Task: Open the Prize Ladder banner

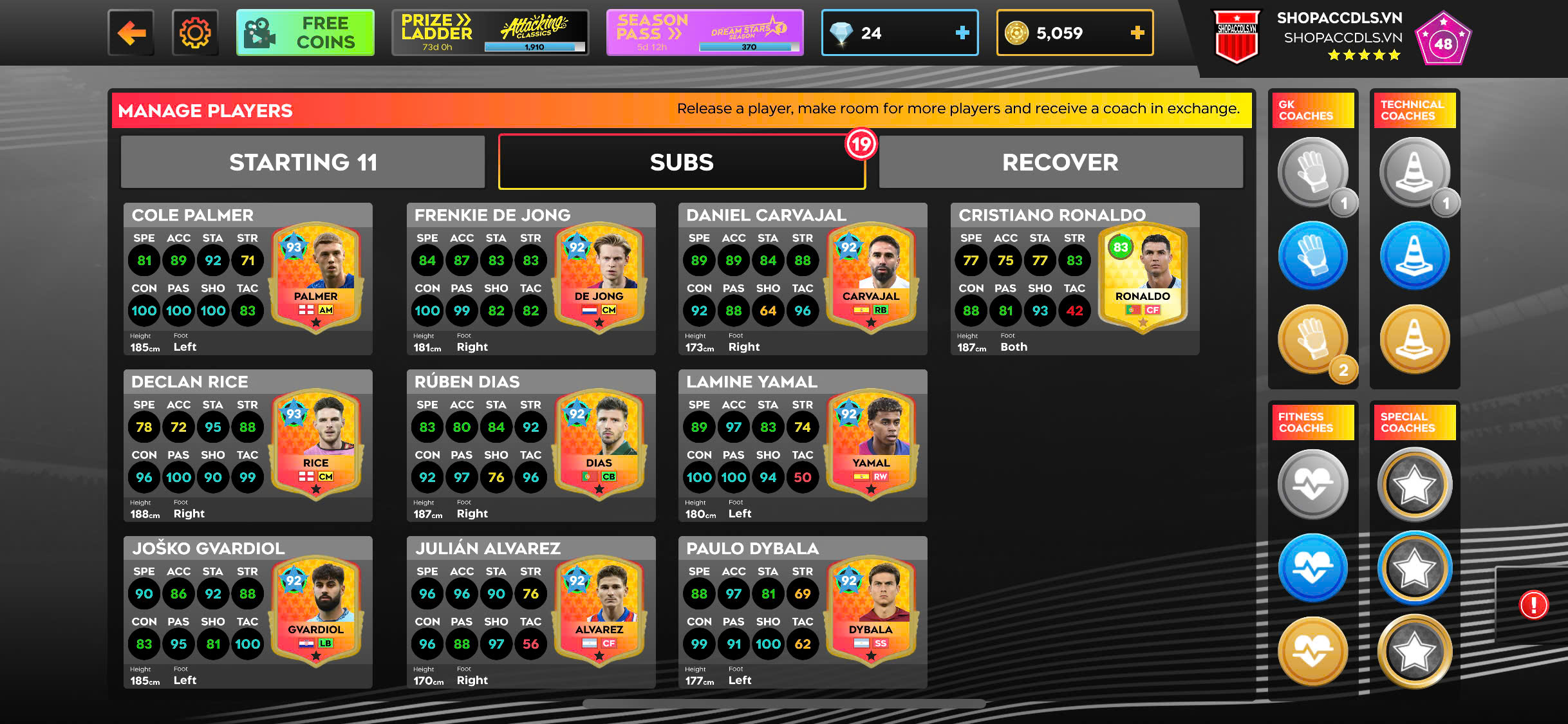Action: click(490, 33)
